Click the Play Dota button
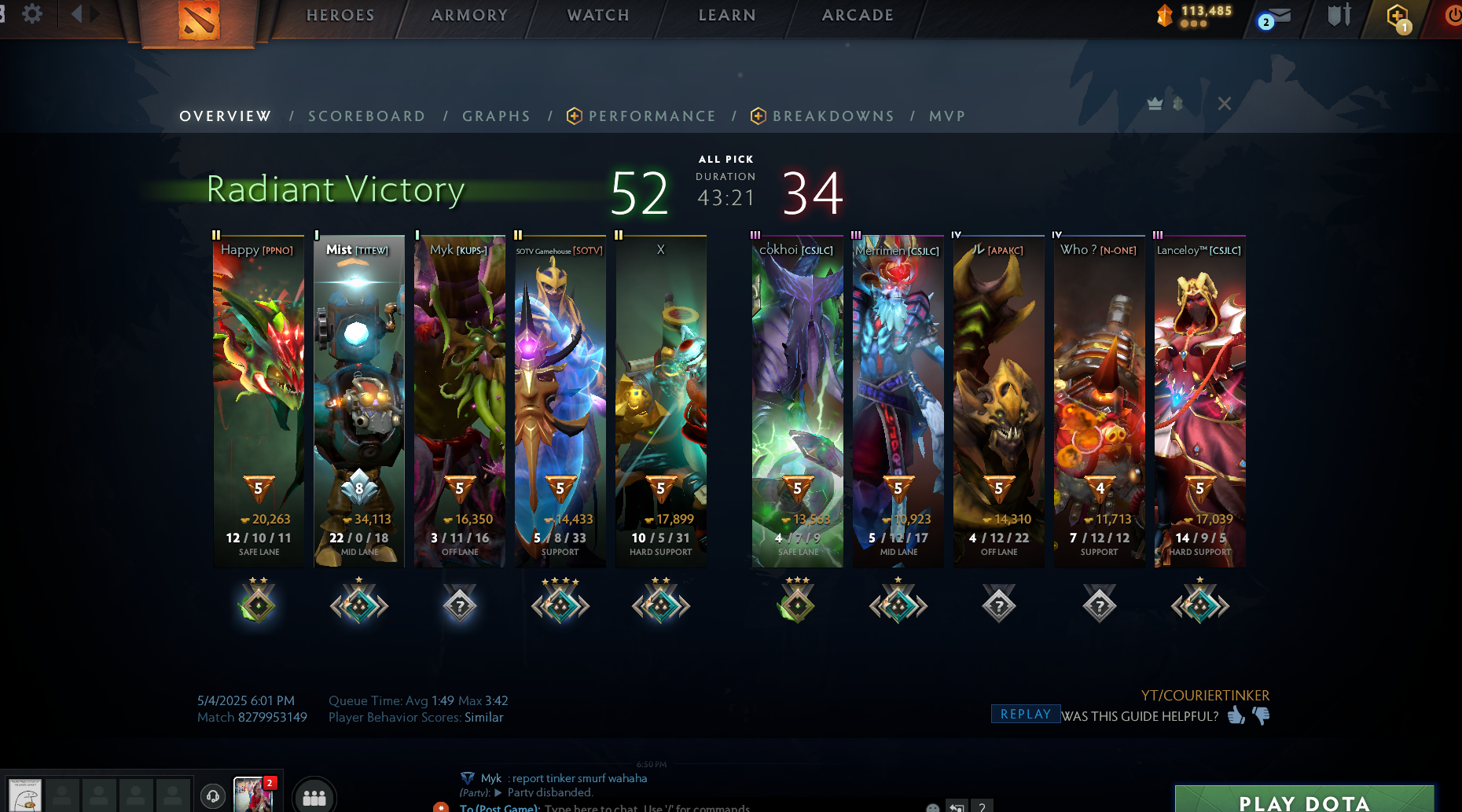The height and width of the screenshot is (812, 1462). tap(1304, 801)
